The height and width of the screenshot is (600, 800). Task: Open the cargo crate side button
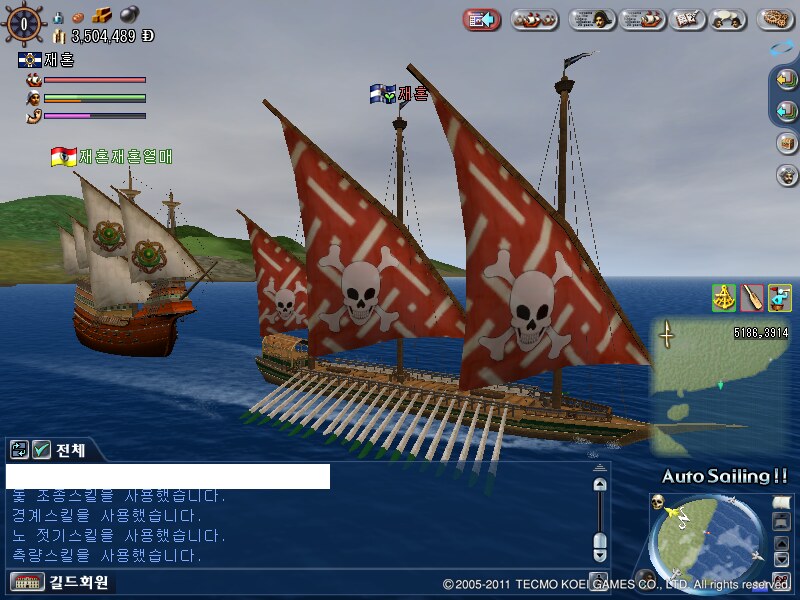click(x=786, y=143)
